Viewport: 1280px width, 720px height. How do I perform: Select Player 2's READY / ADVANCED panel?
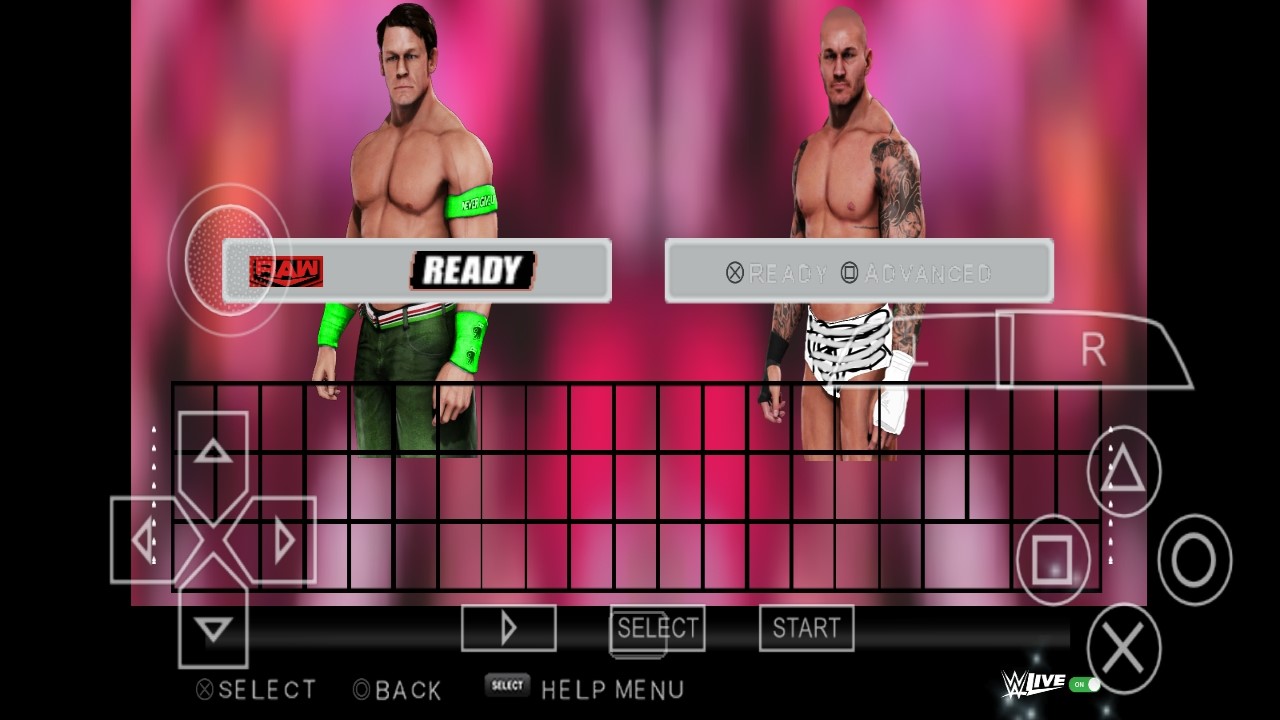tap(859, 271)
